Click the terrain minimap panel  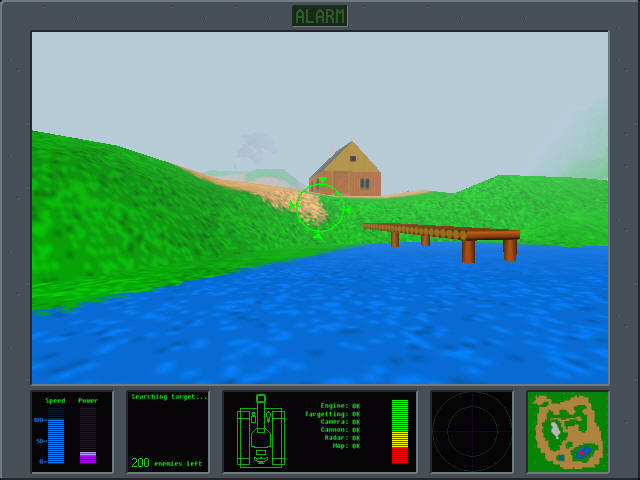click(567, 431)
